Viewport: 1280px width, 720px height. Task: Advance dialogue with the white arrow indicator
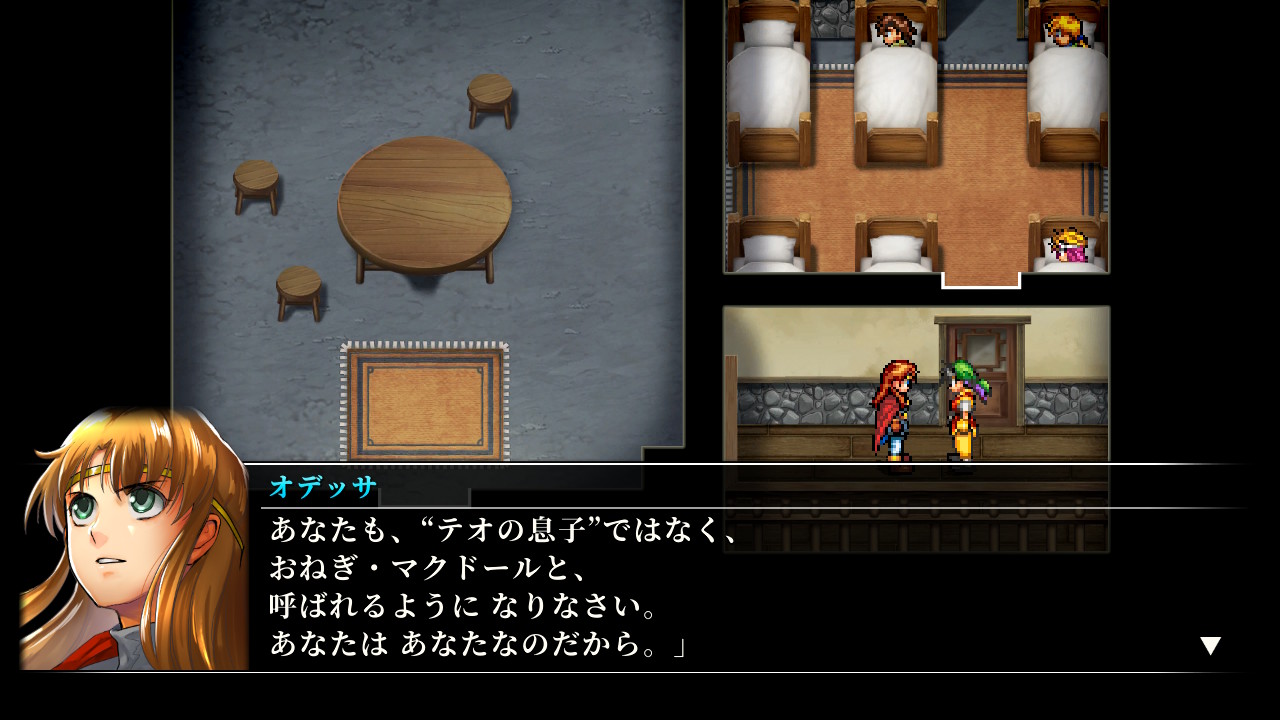[1210, 646]
